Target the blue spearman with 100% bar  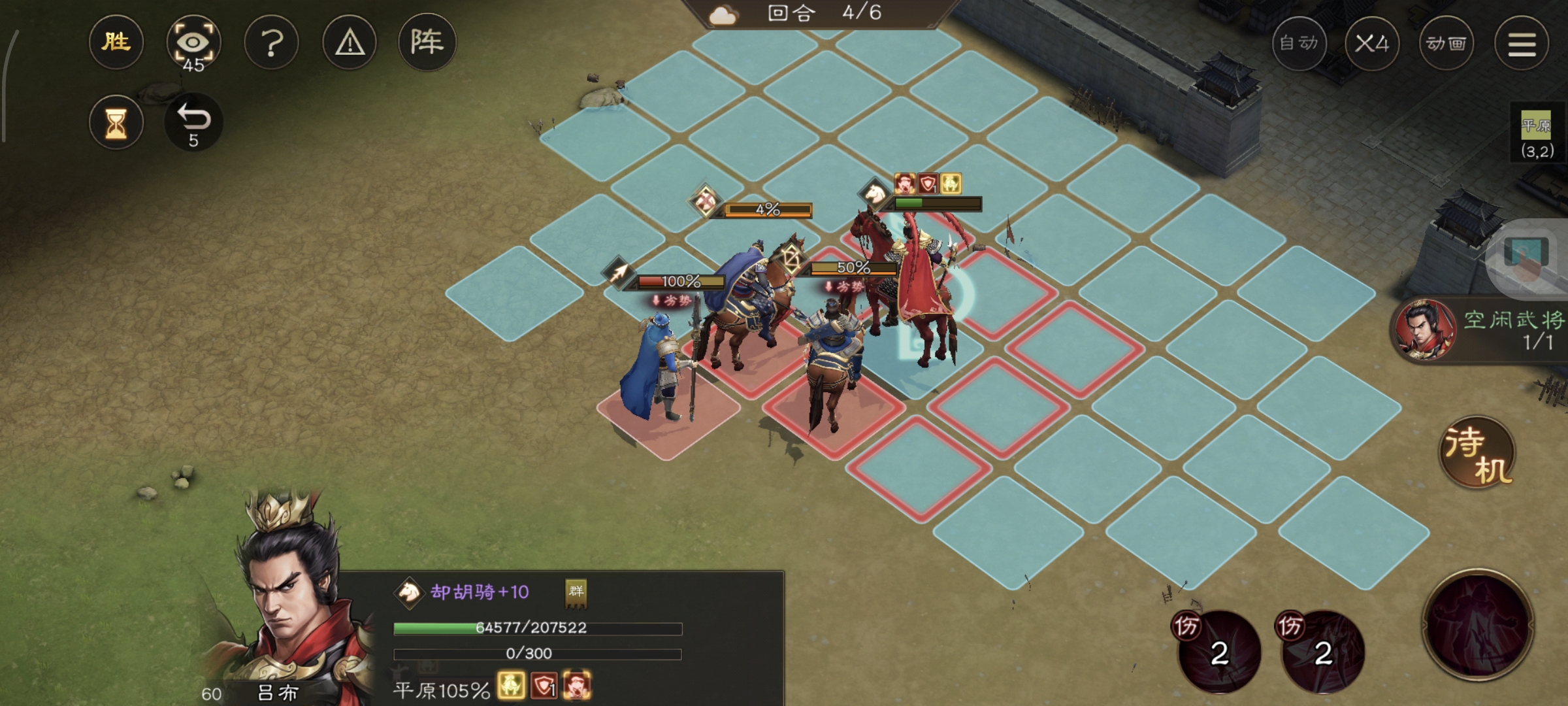tap(660, 366)
